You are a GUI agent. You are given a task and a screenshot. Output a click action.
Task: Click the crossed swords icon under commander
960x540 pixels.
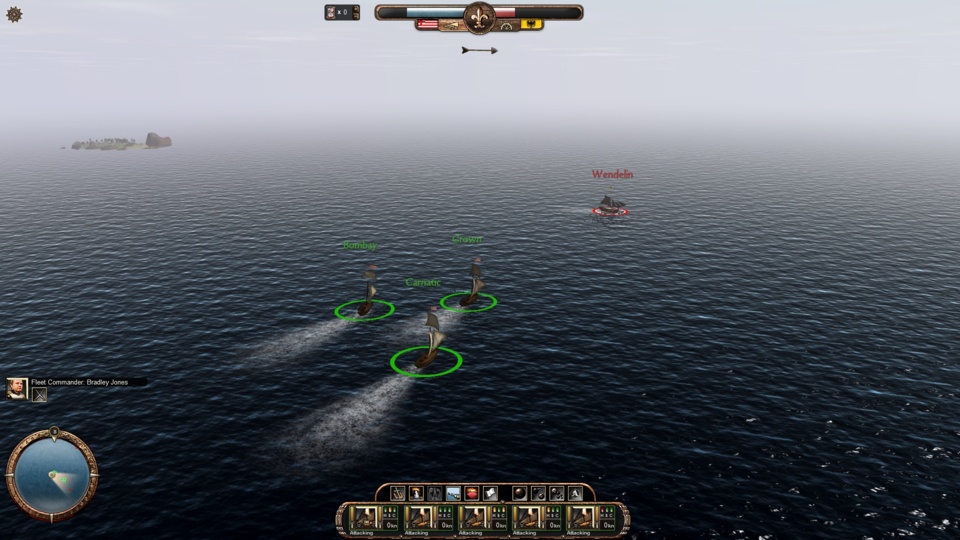(41, 395)
